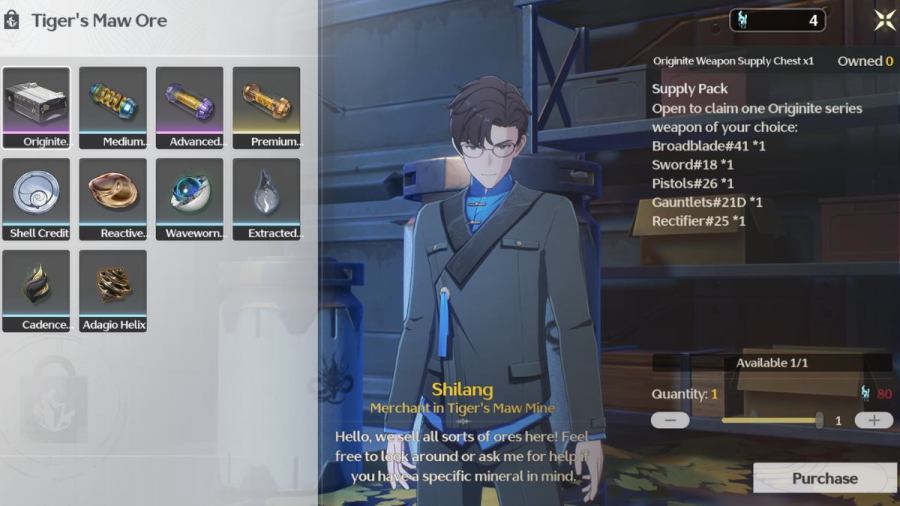900x506 pixels.
Task: Select the Waveworn item slot
Action: coord(190,199)
